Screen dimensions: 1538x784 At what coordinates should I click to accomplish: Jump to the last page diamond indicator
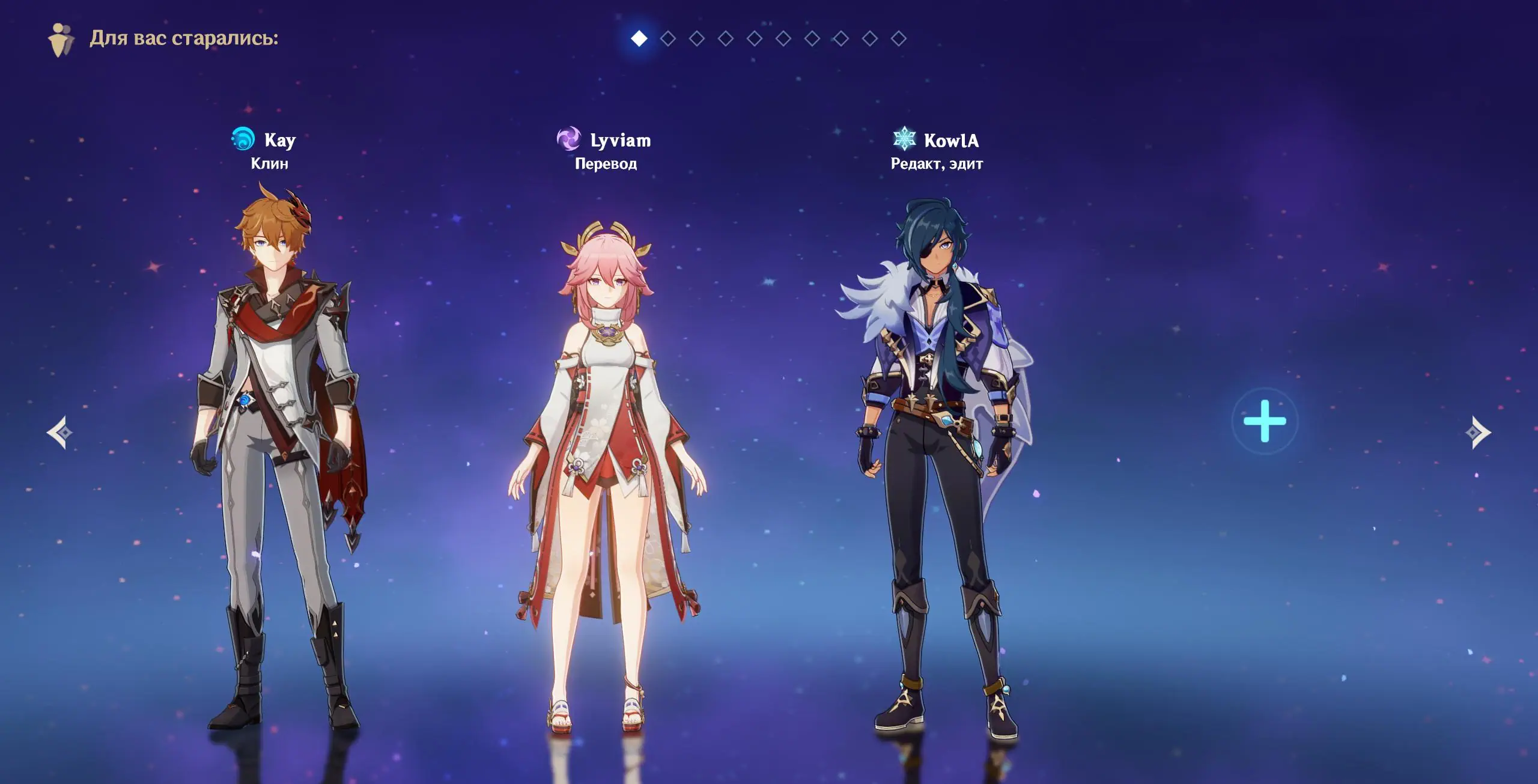point(899,38)
